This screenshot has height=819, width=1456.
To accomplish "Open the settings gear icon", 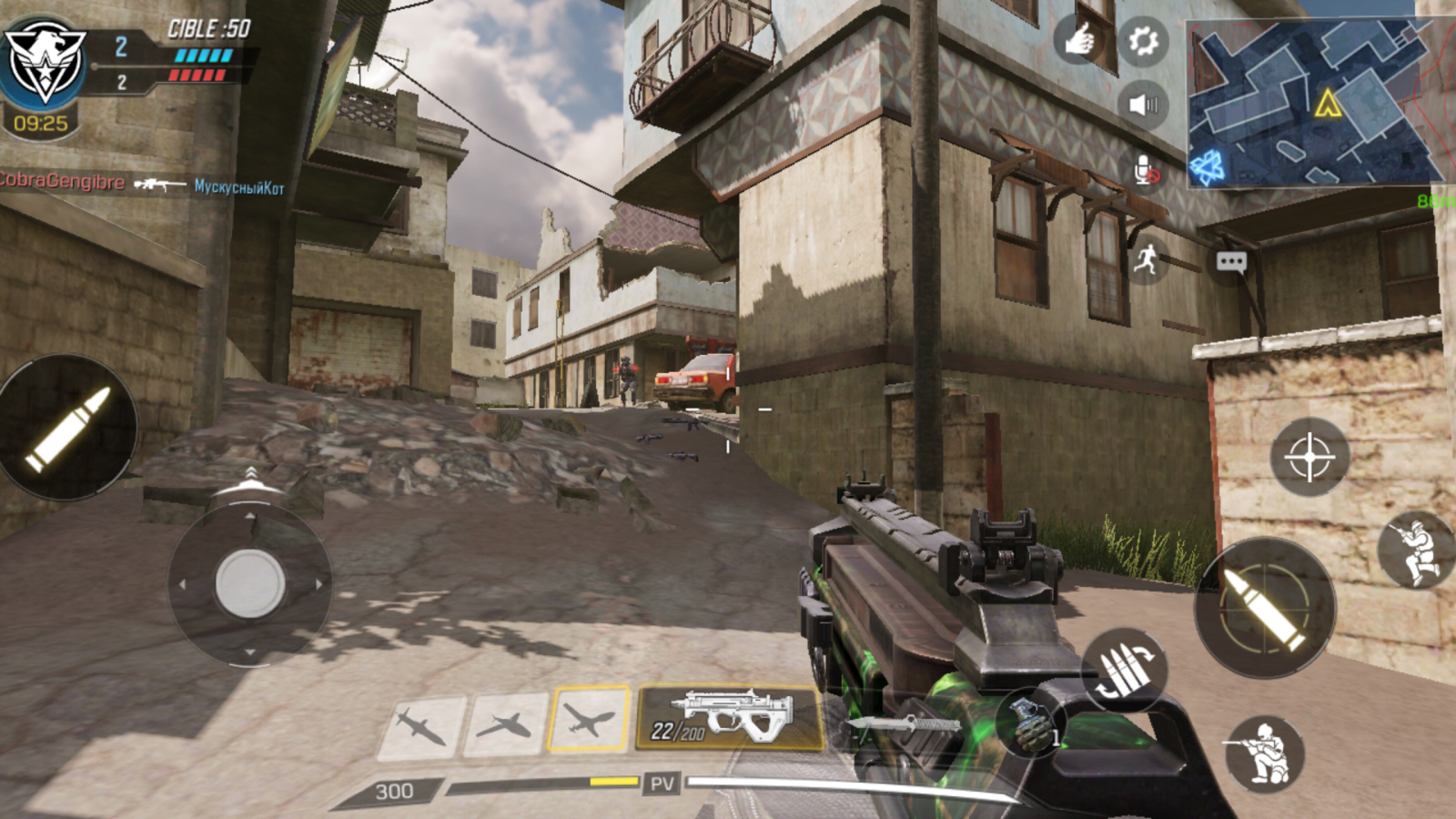I will pyautogui.click(x=1142, y=41).
